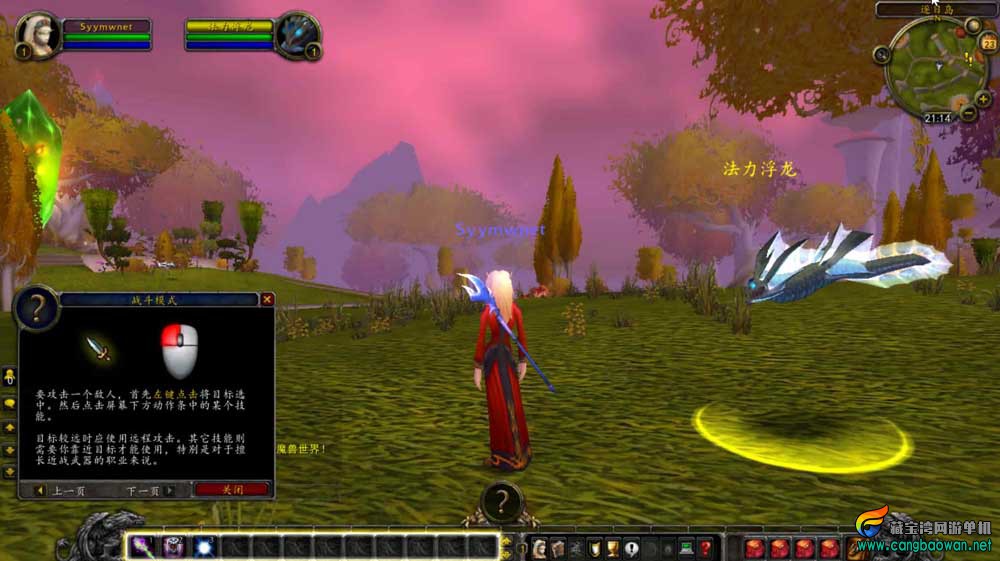Open the character info micro button
Screen dimensions: 1000x561
pos(539,548)
